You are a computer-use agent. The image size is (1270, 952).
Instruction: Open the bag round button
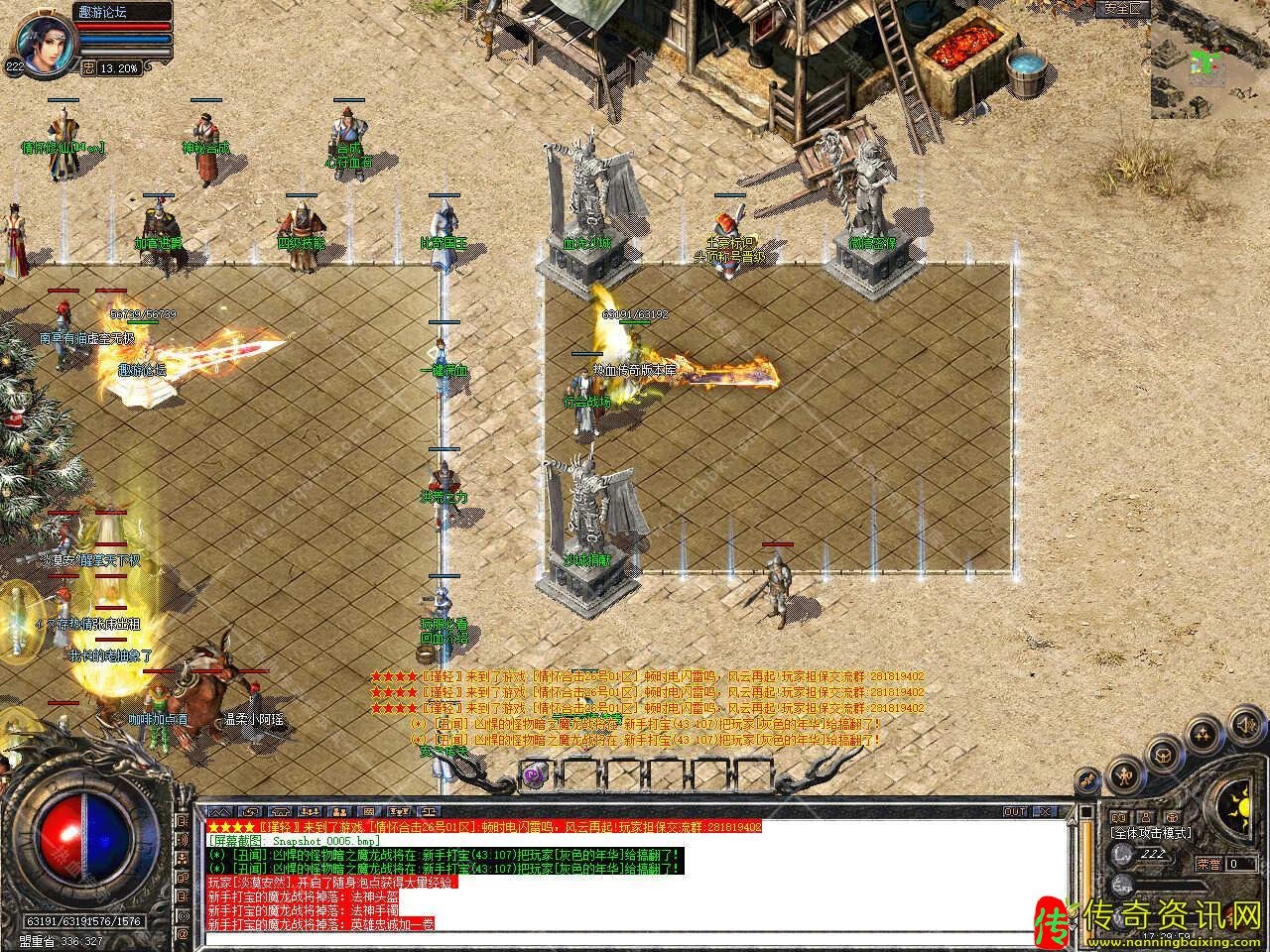pos(1162,756)
